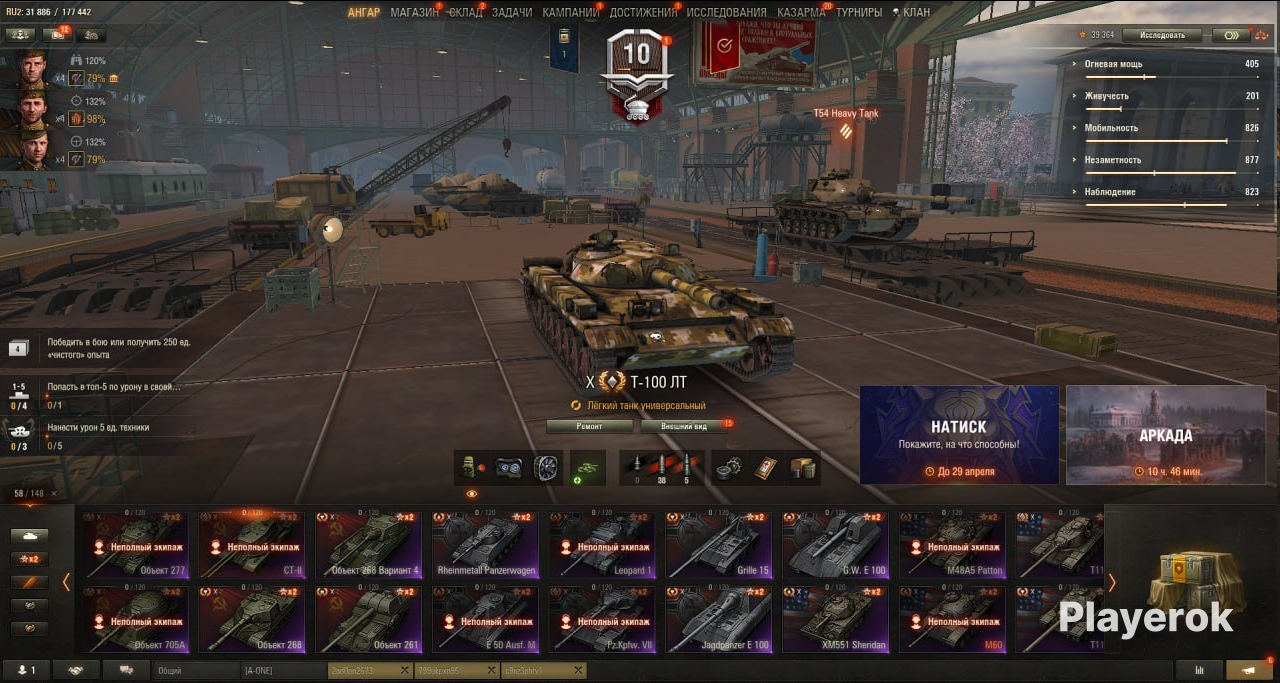Open the ЗАДАЧИ missions tab
The width and height of the screenshot is (1280, 683).
[x=512, y=12]
